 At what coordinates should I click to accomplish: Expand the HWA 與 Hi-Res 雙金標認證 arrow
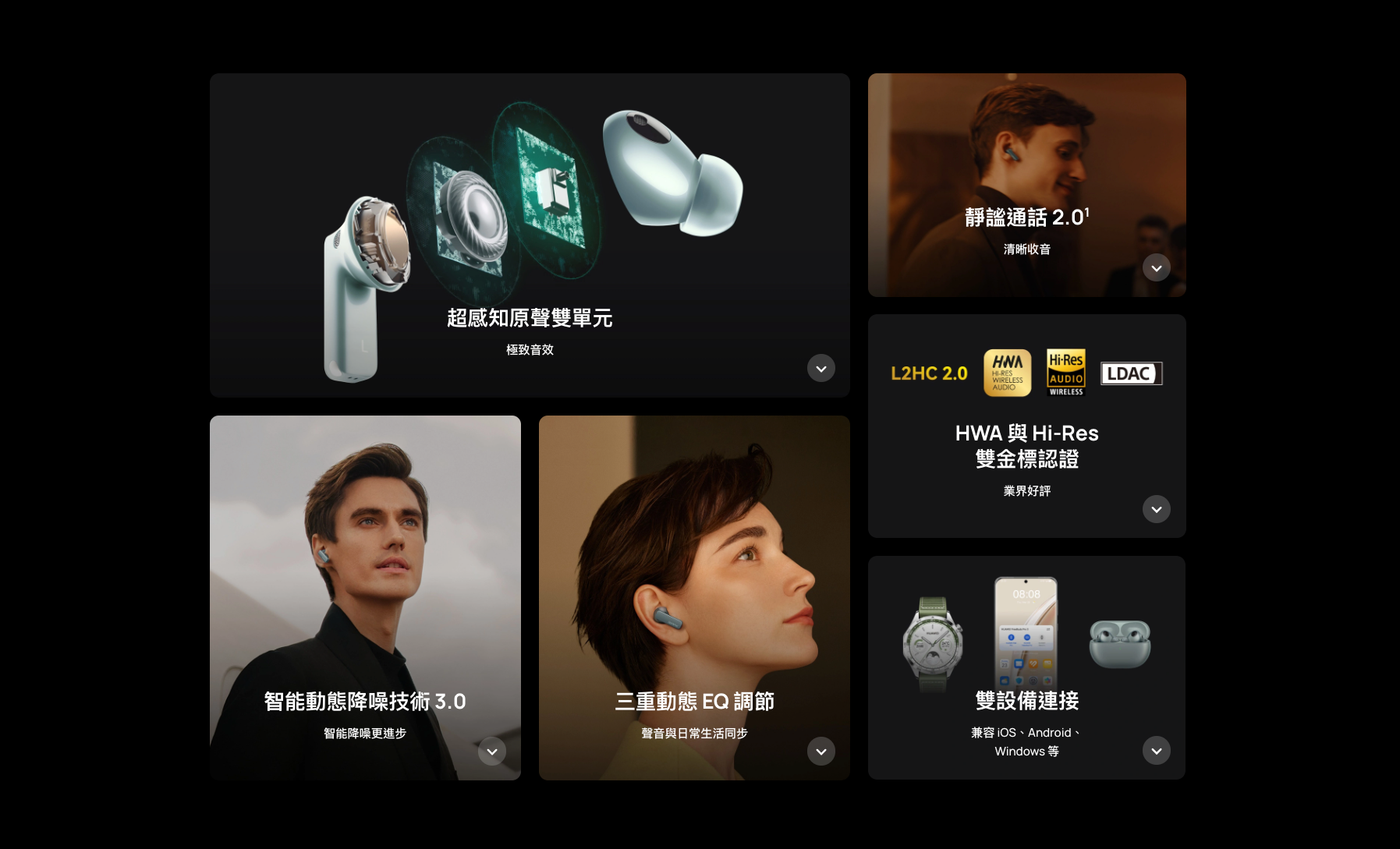1156,509
